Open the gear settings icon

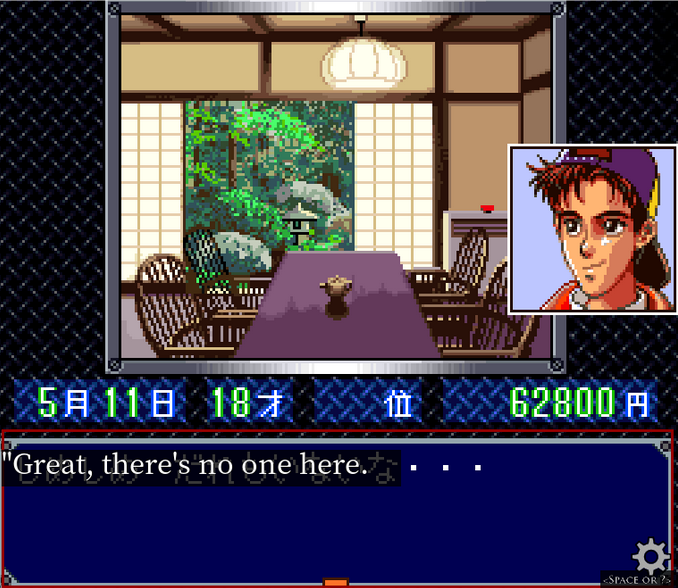pos(651,555)
